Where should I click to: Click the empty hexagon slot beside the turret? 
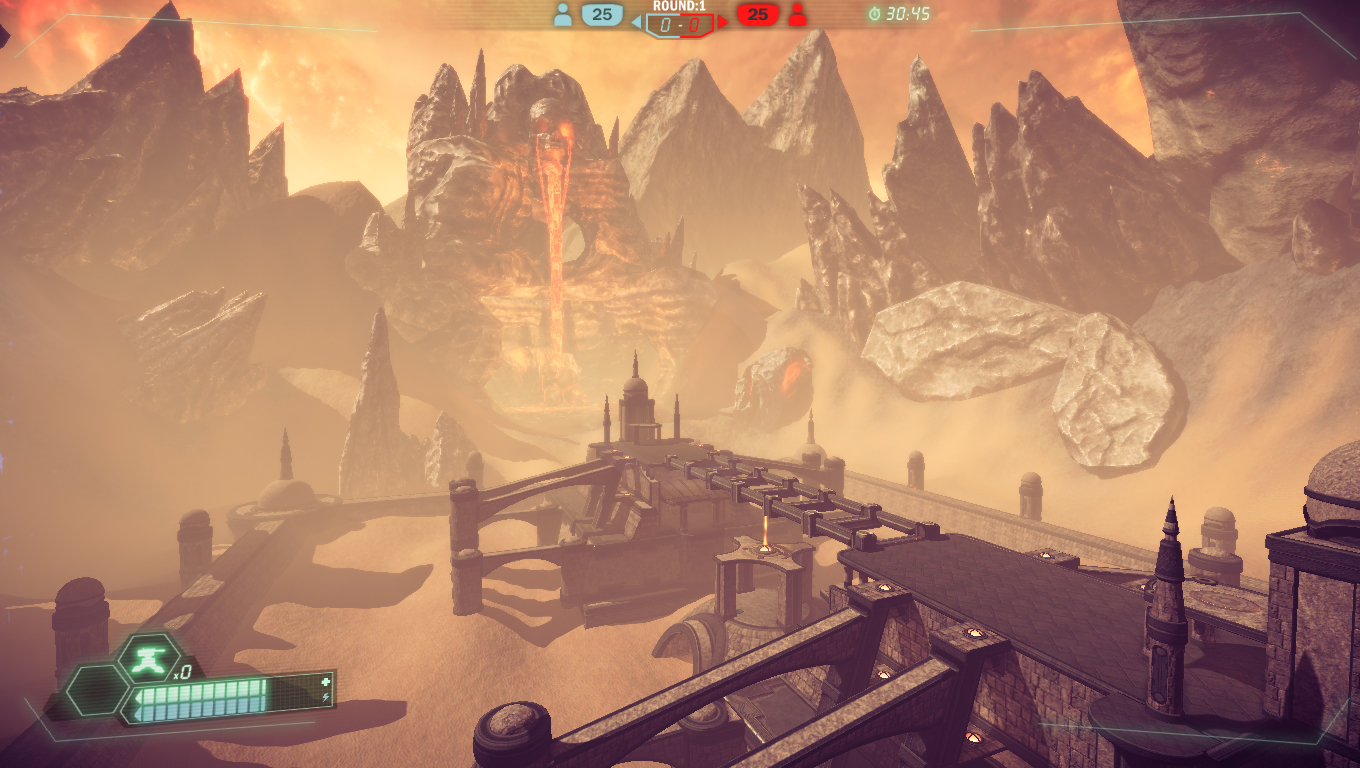click(x=96, y=689)
